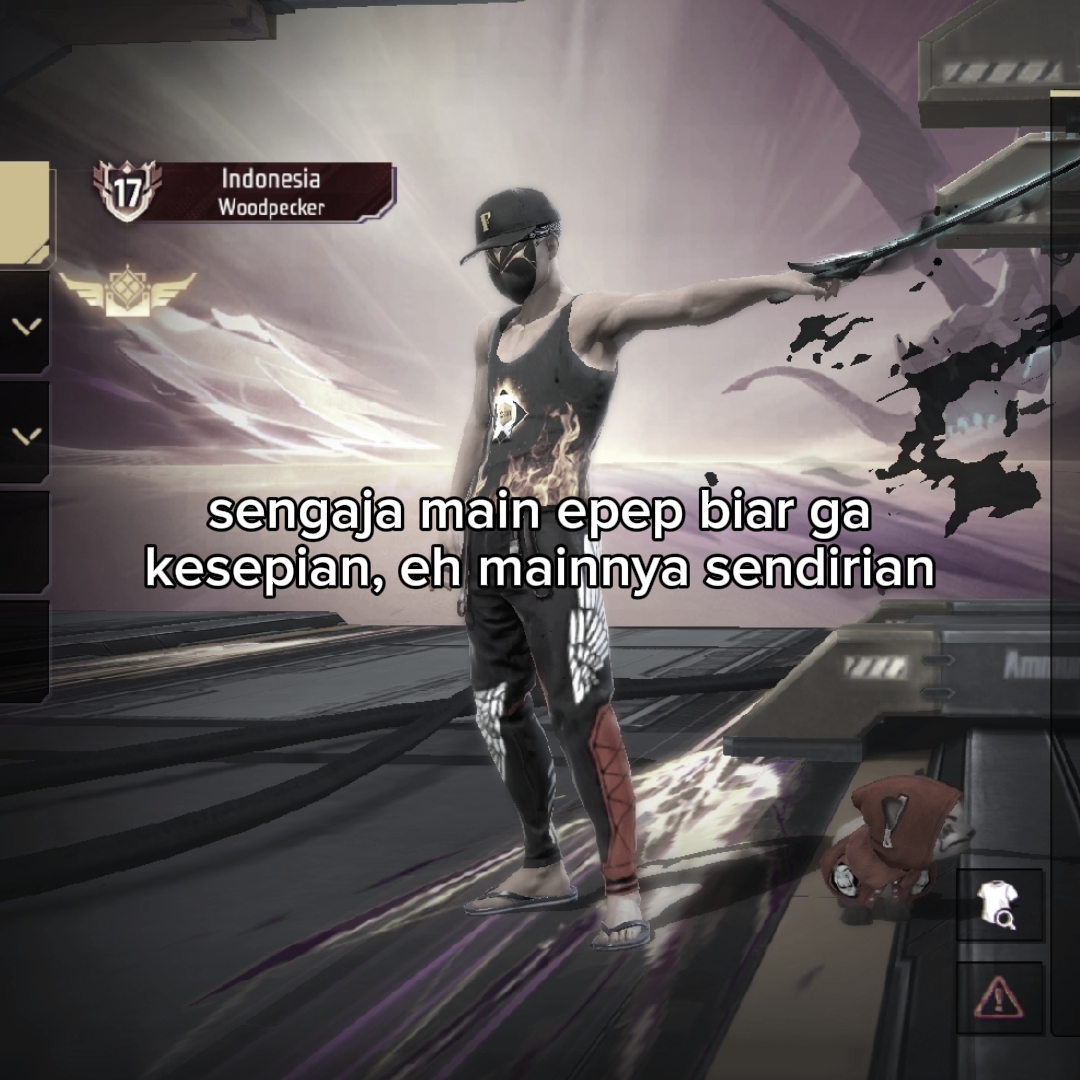Screen dimensions: 1080x1080
Task: Open the Indonesia Woodpecker name plate
Action: 271,192
